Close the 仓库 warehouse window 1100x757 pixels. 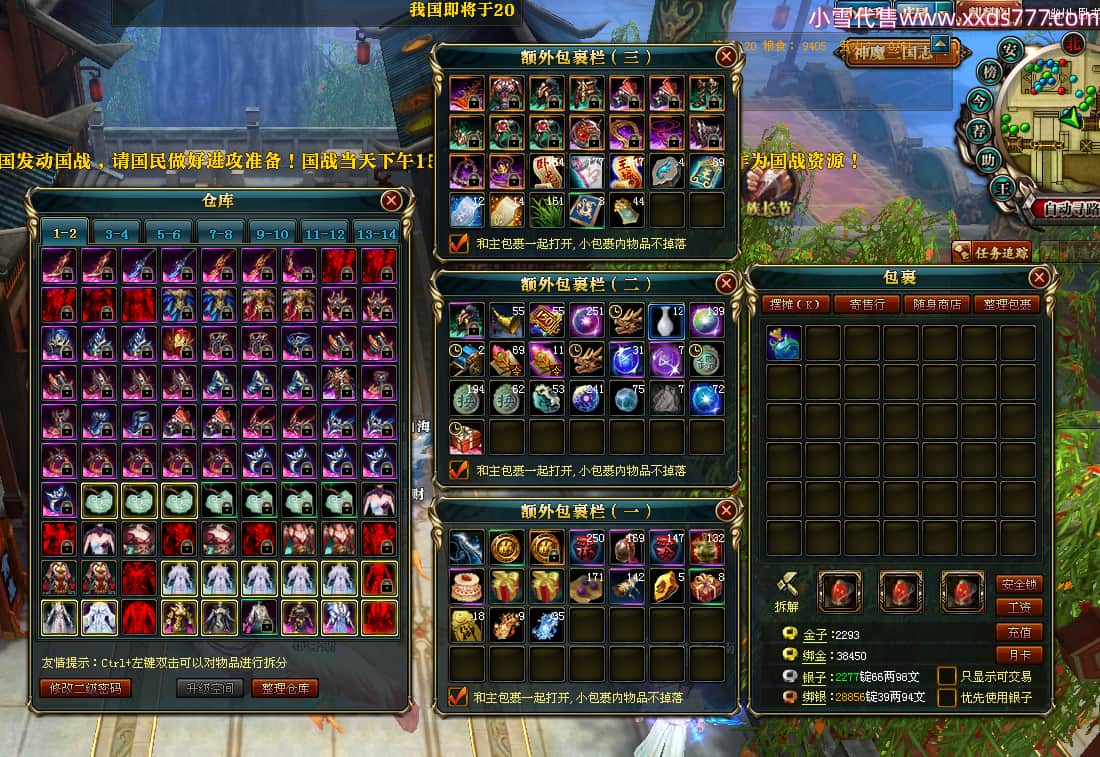tap(391, 201)
